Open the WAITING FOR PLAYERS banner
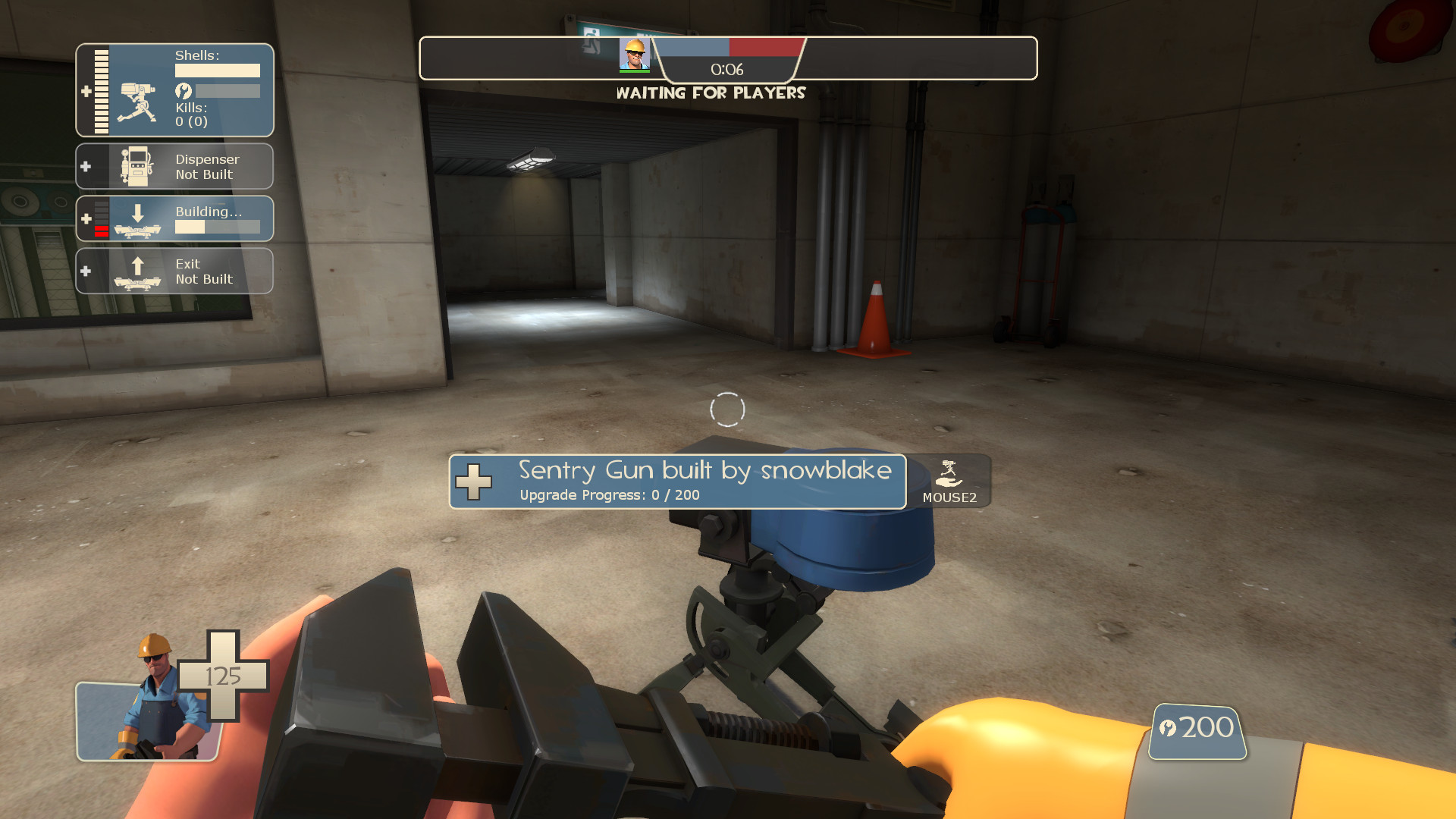The image size is (1456, 819). click(x=711, y=93)
